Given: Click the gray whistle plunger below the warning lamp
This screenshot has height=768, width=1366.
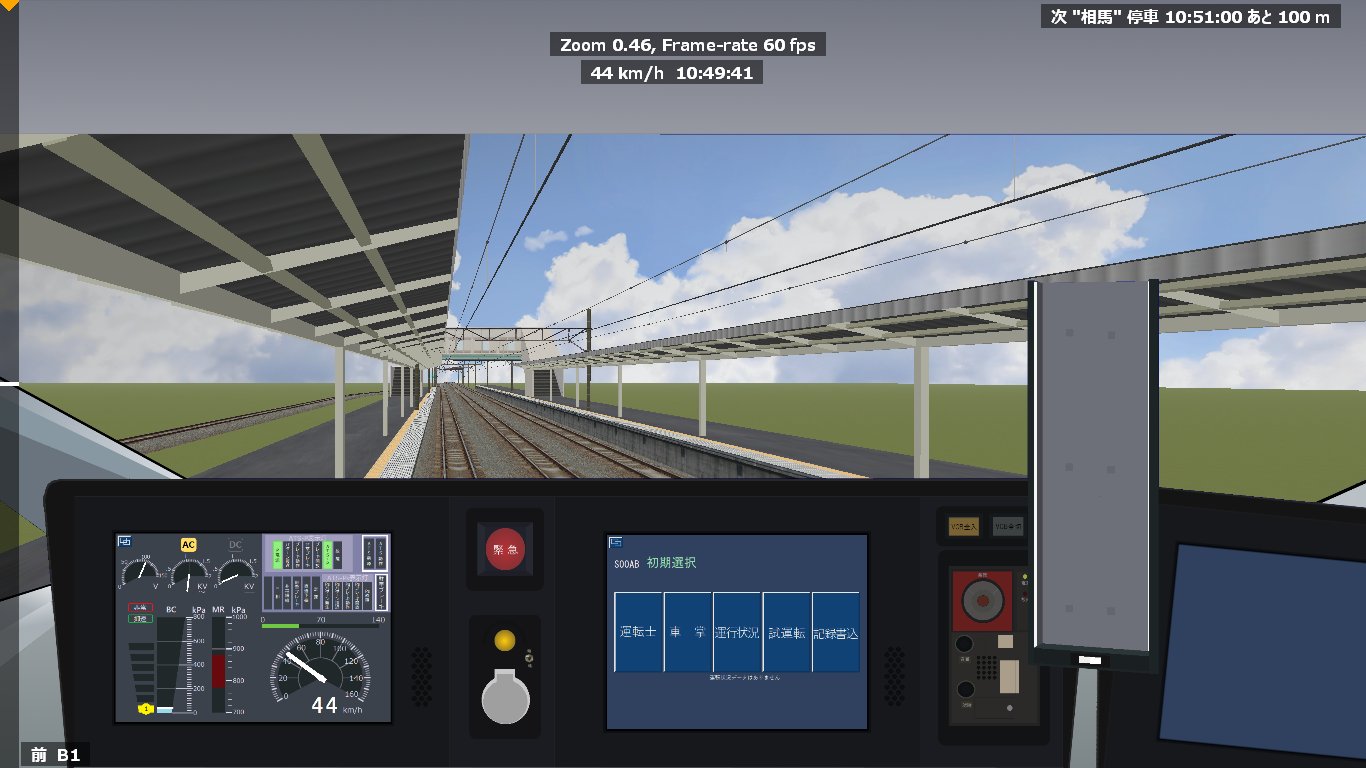Looking at the screenshot, I should [x=505, y=697].
